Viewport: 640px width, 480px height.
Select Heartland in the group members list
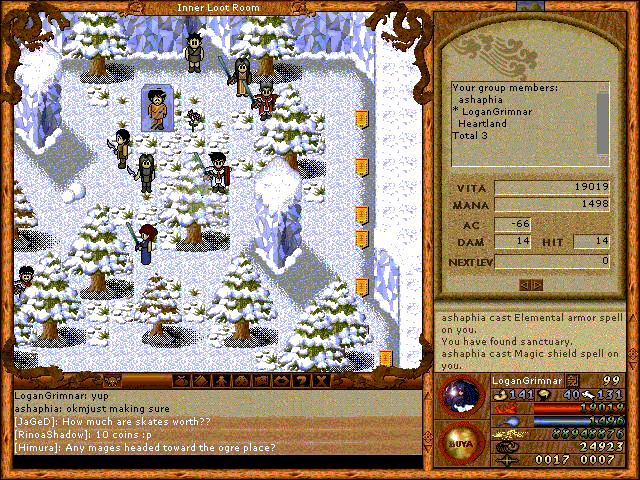tap(484, 124)
